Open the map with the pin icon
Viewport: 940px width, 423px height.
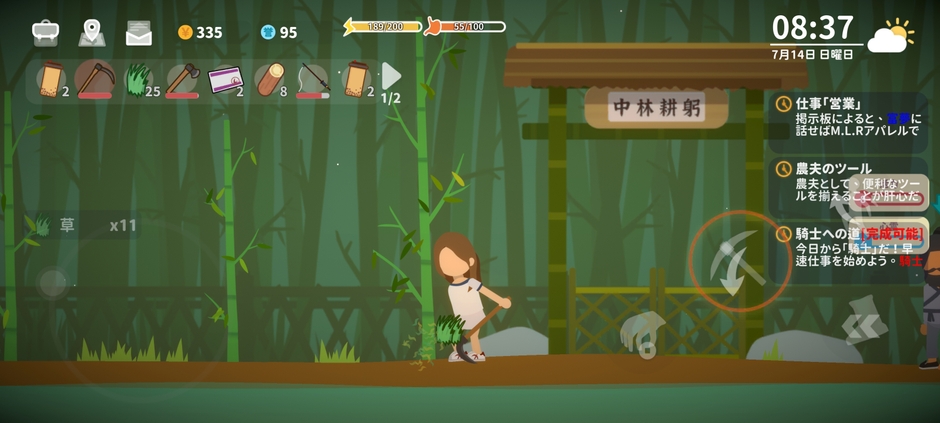click(x=92, y=33)
